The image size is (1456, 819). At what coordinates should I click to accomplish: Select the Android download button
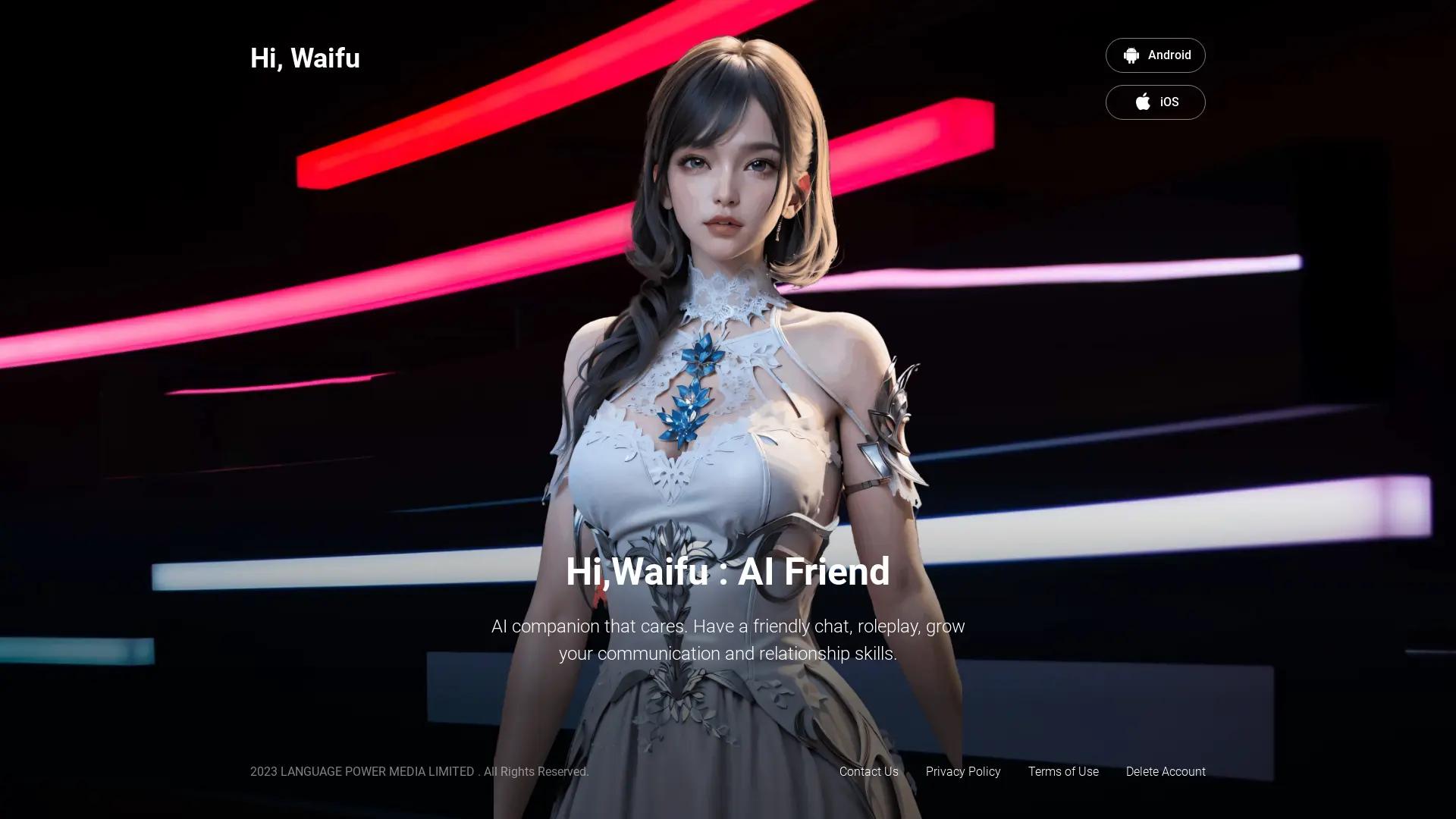click(1156, 55)
